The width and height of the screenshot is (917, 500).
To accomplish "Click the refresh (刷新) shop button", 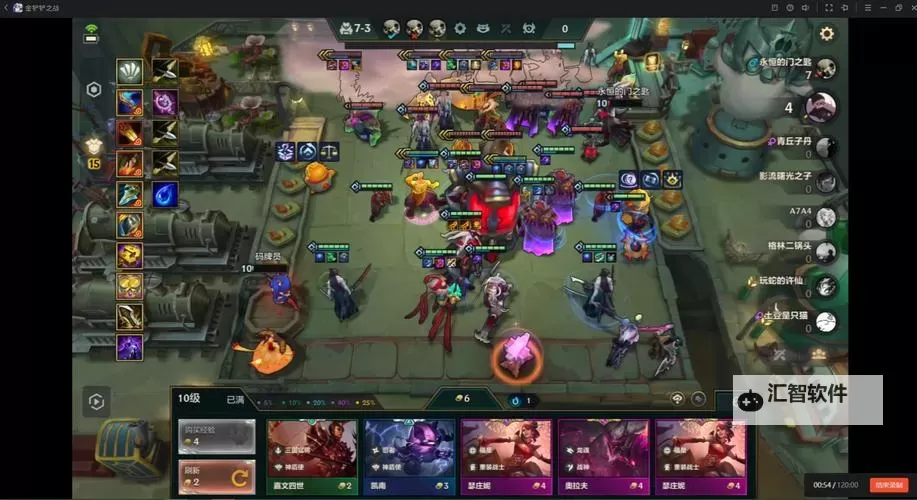I will click(x=216, y=473).
